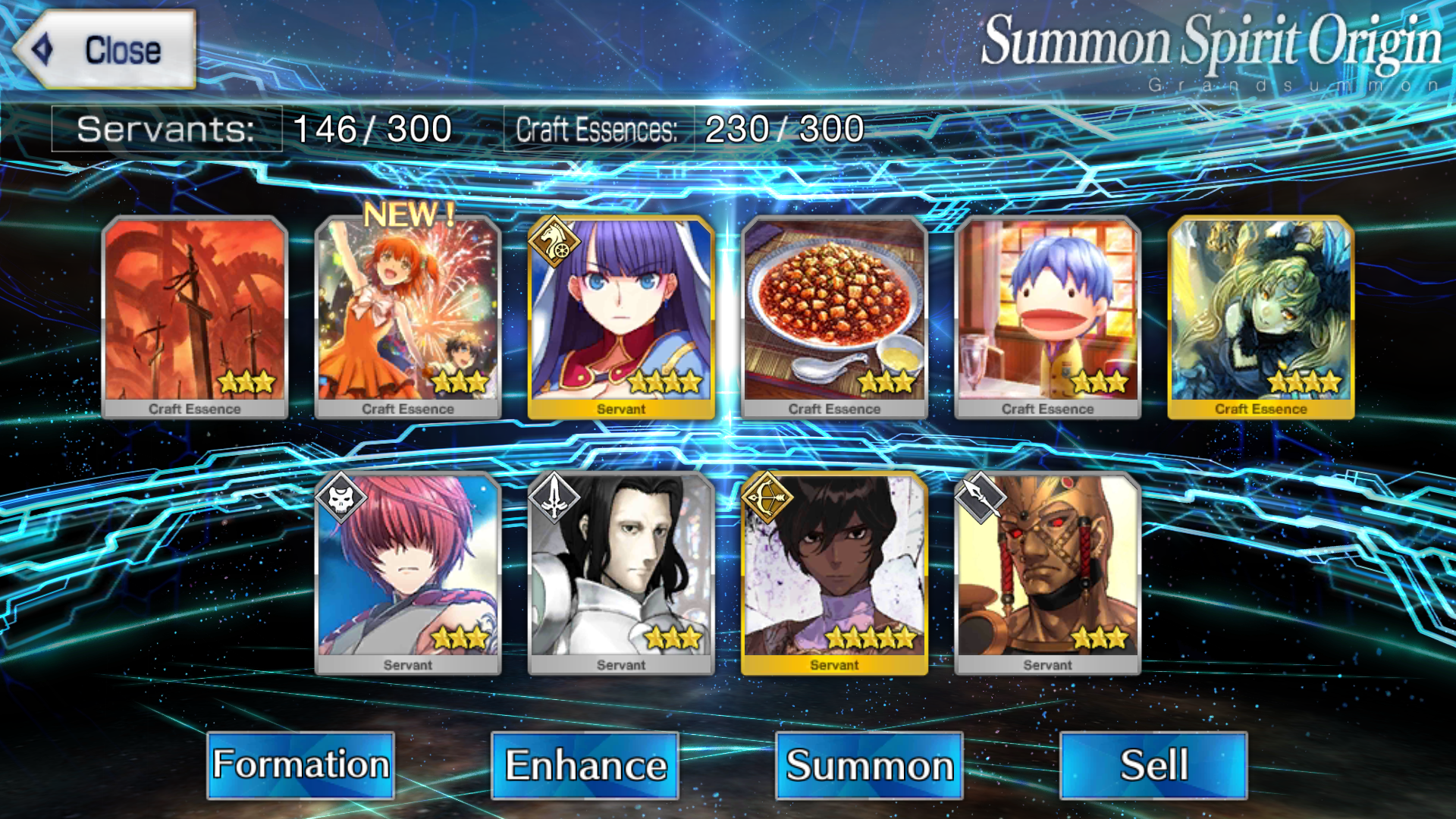Image resolution: width=1456 pixels, height=819 pixels.
Task: Choose the black-haired Saber Servant card
Action: [621, 573]
